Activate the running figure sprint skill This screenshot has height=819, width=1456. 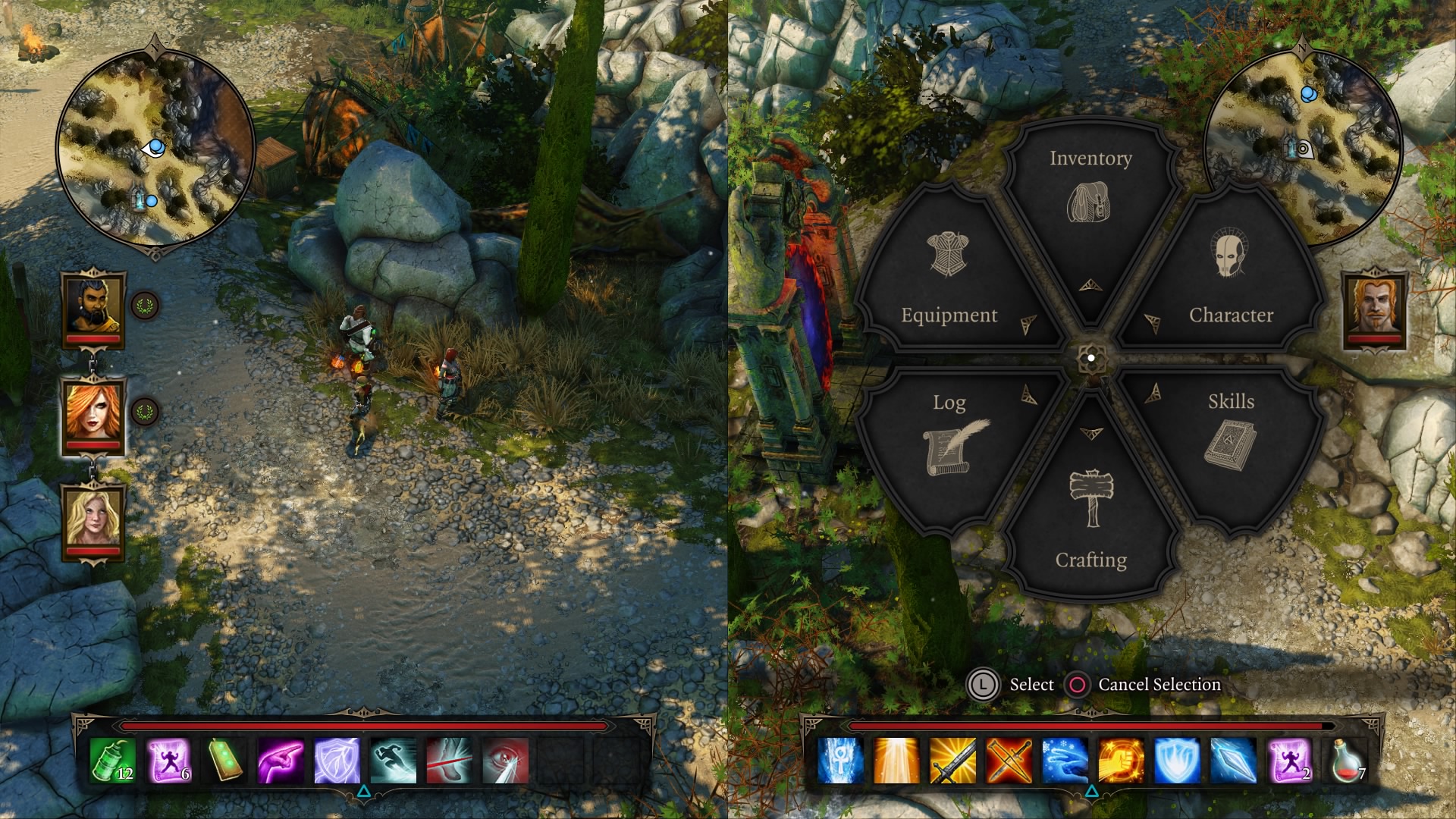point(393,761)
